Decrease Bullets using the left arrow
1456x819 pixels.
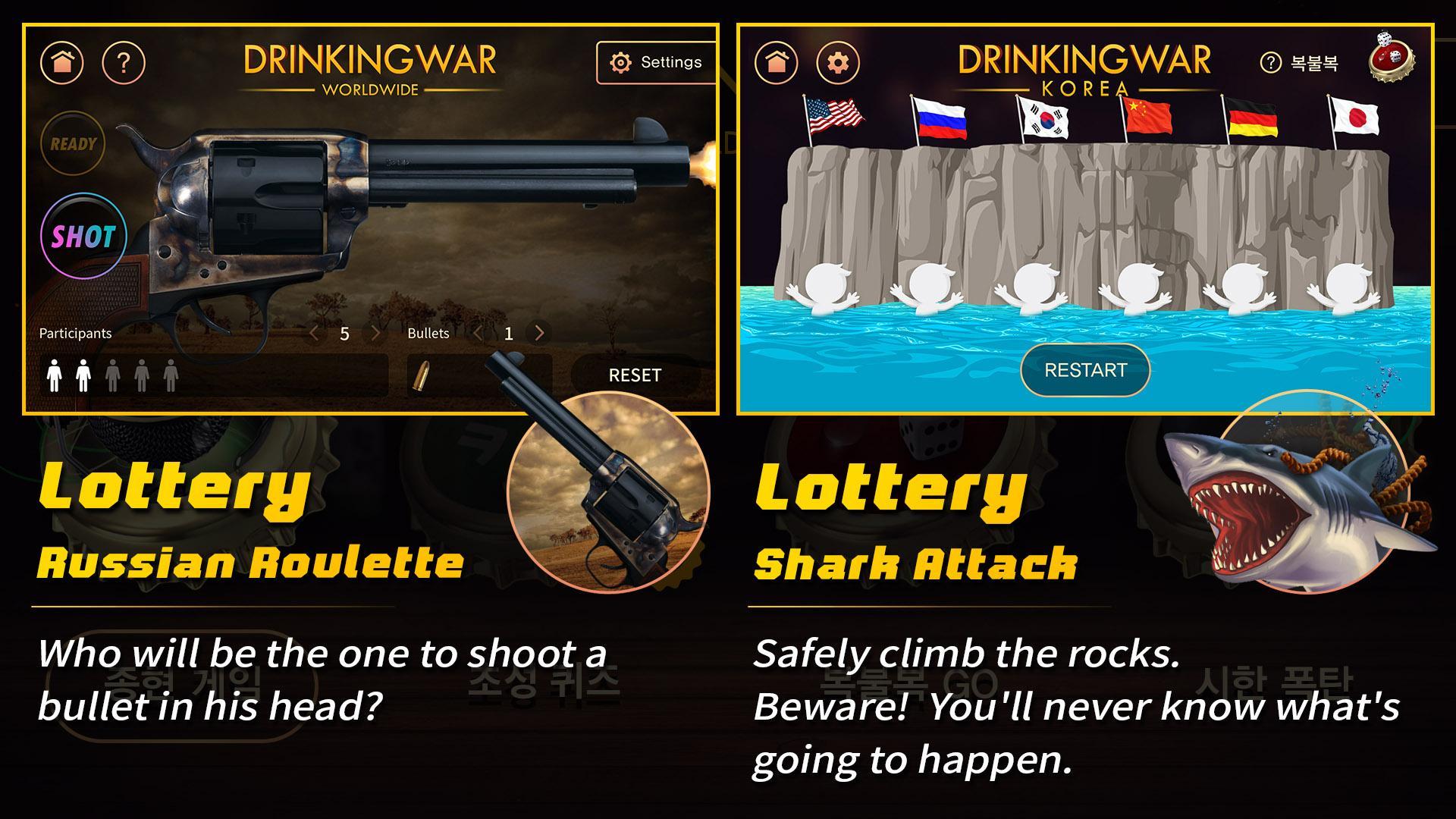pyautogui.click(x=478, y=332)
